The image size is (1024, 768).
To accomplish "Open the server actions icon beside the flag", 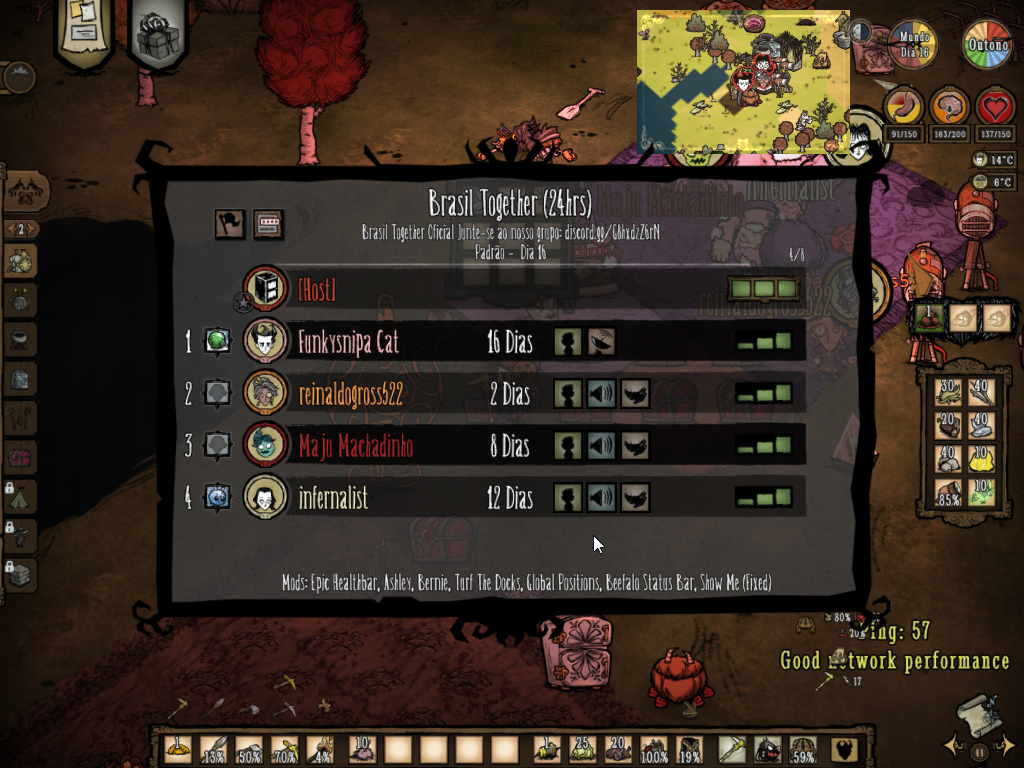I will point(267,224).
